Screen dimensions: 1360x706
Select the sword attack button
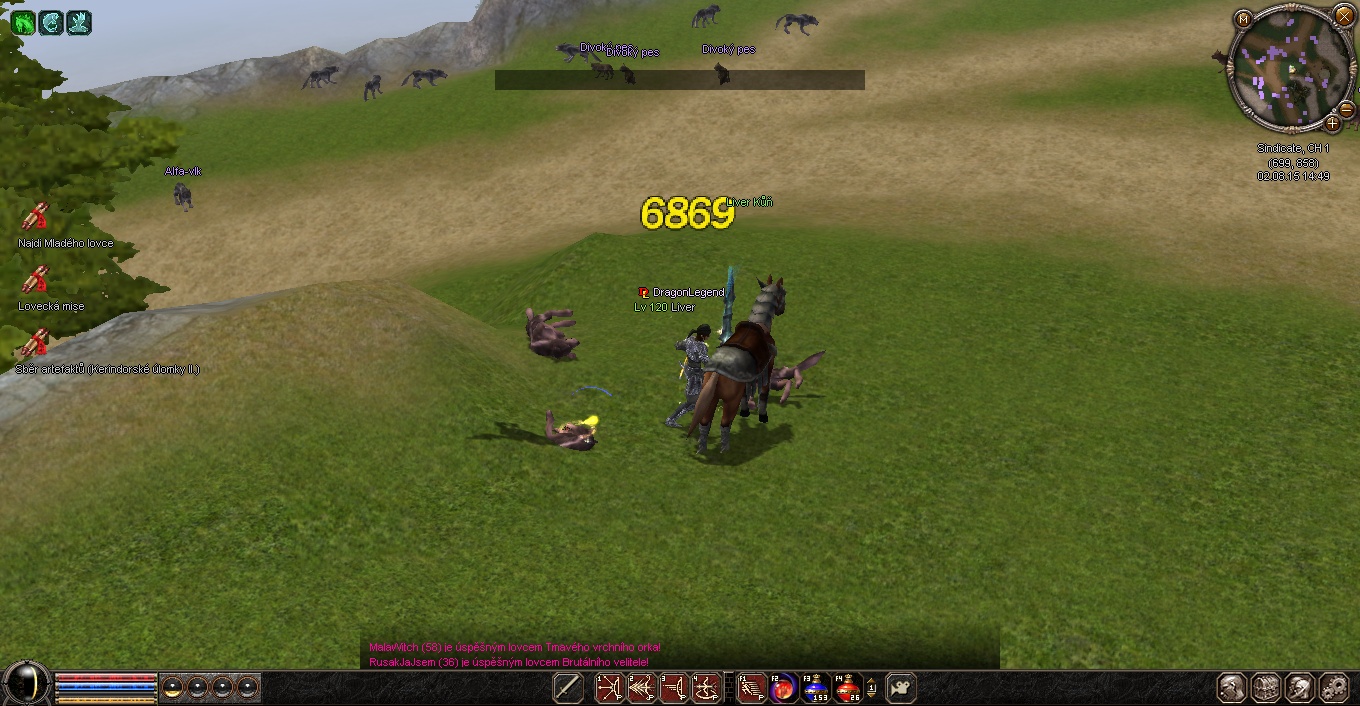[x=568, y=688]
